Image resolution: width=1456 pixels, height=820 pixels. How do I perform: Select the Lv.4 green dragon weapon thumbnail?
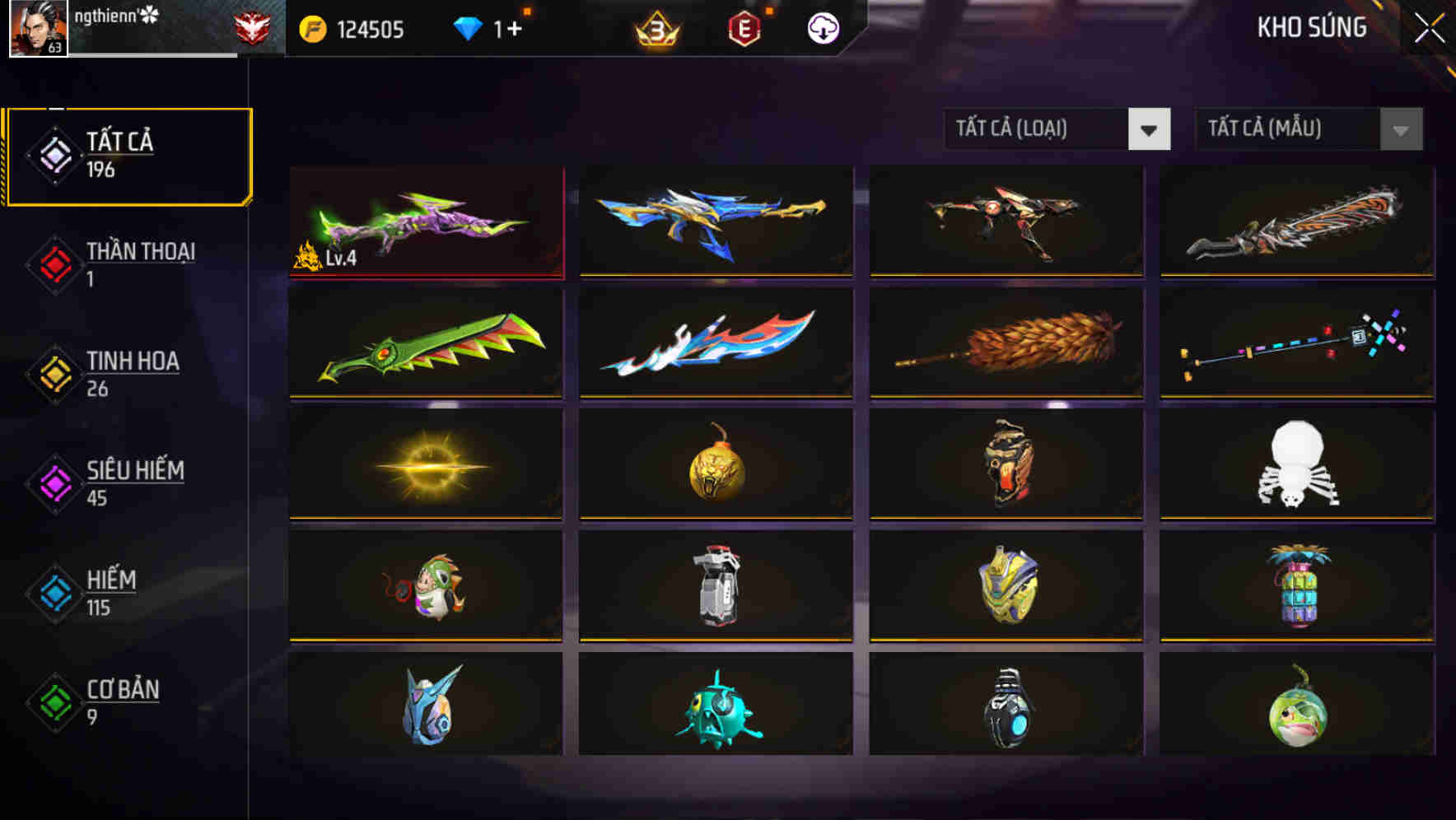coord(425,222)
